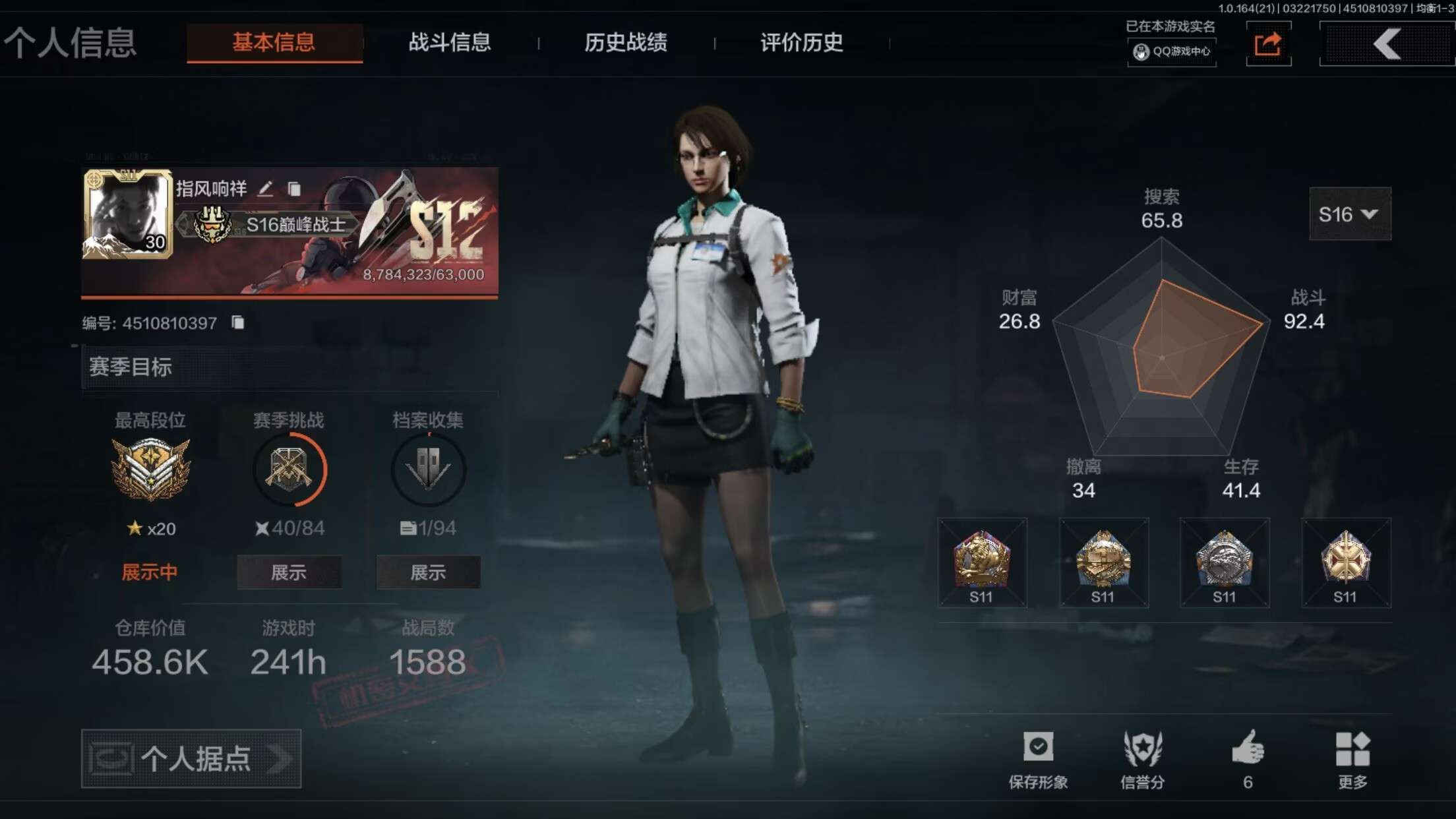The image size is (1456, 819).
Task: Open the 评价历史 section
Action: pos(799,42)
